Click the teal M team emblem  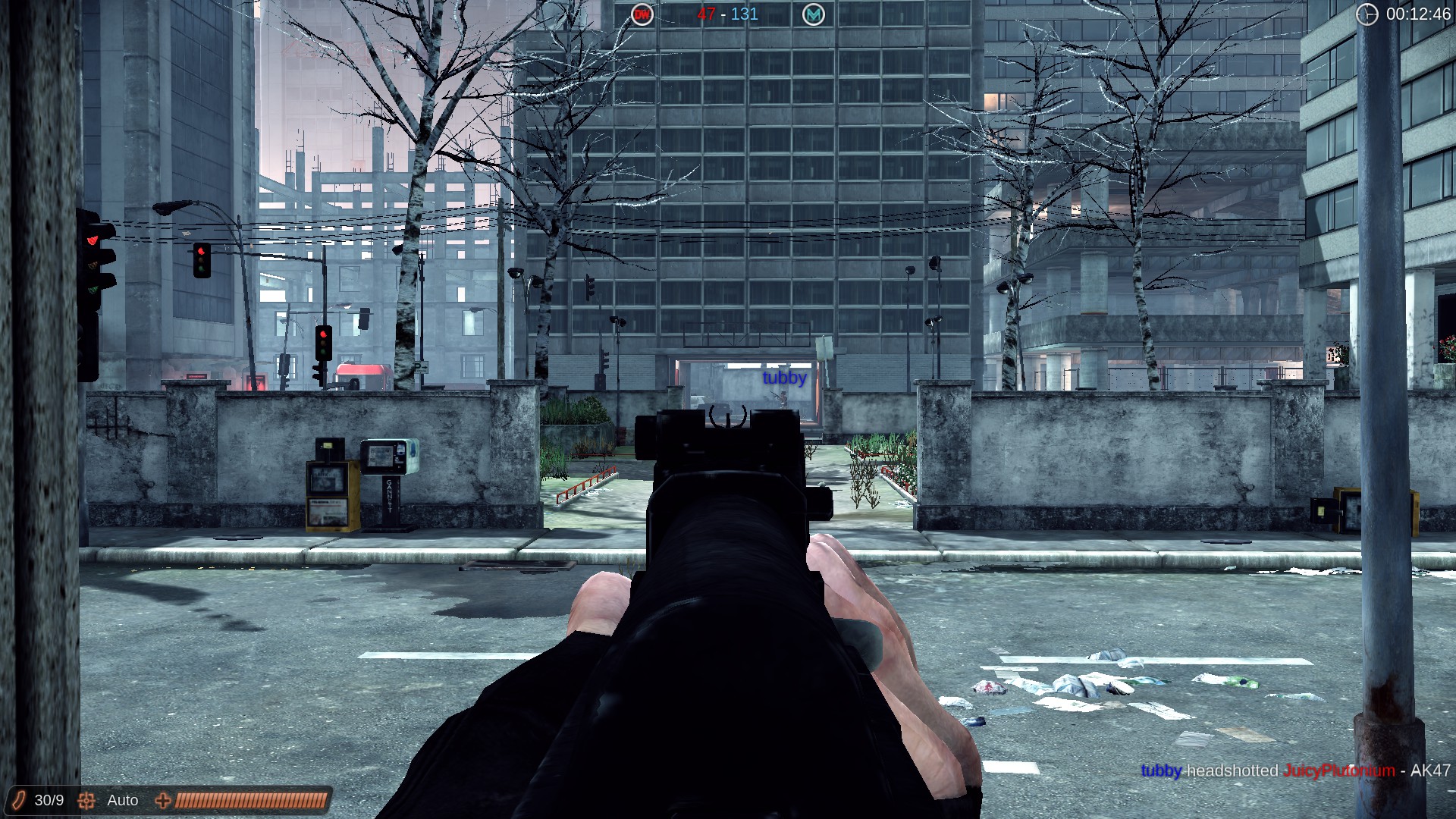click(815, 14)
